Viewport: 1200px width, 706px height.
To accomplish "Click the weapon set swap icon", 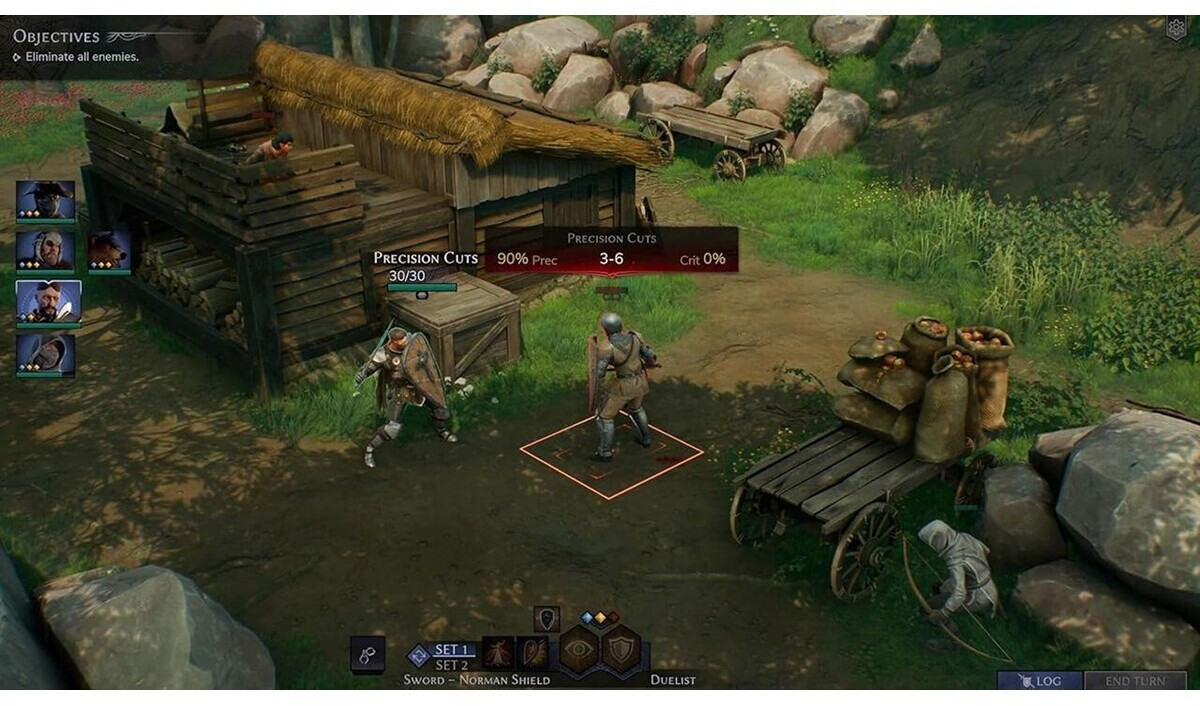I will (419, 657).
